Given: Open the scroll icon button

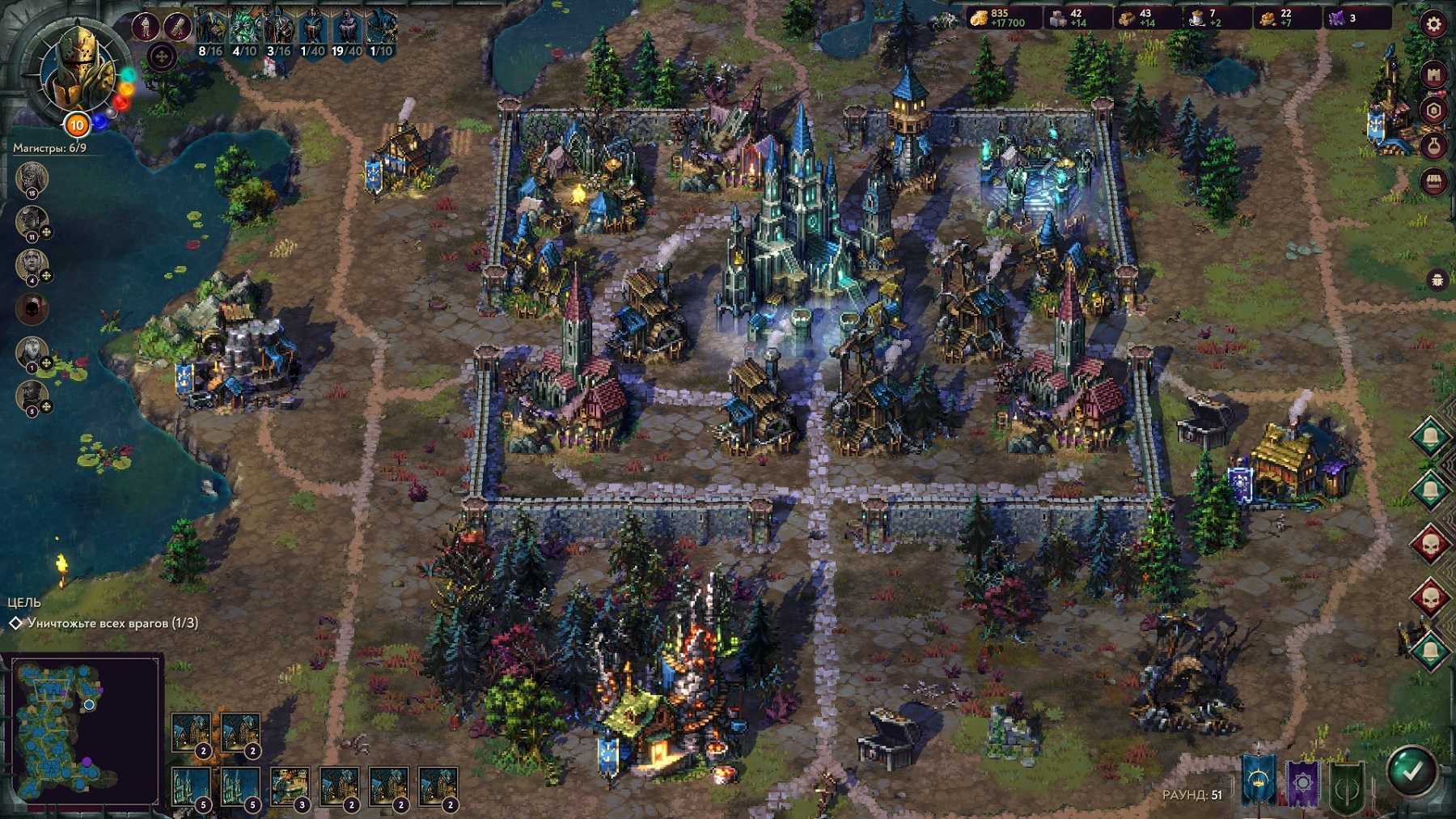Looking at the screenshot, I should tap(177, 27).
